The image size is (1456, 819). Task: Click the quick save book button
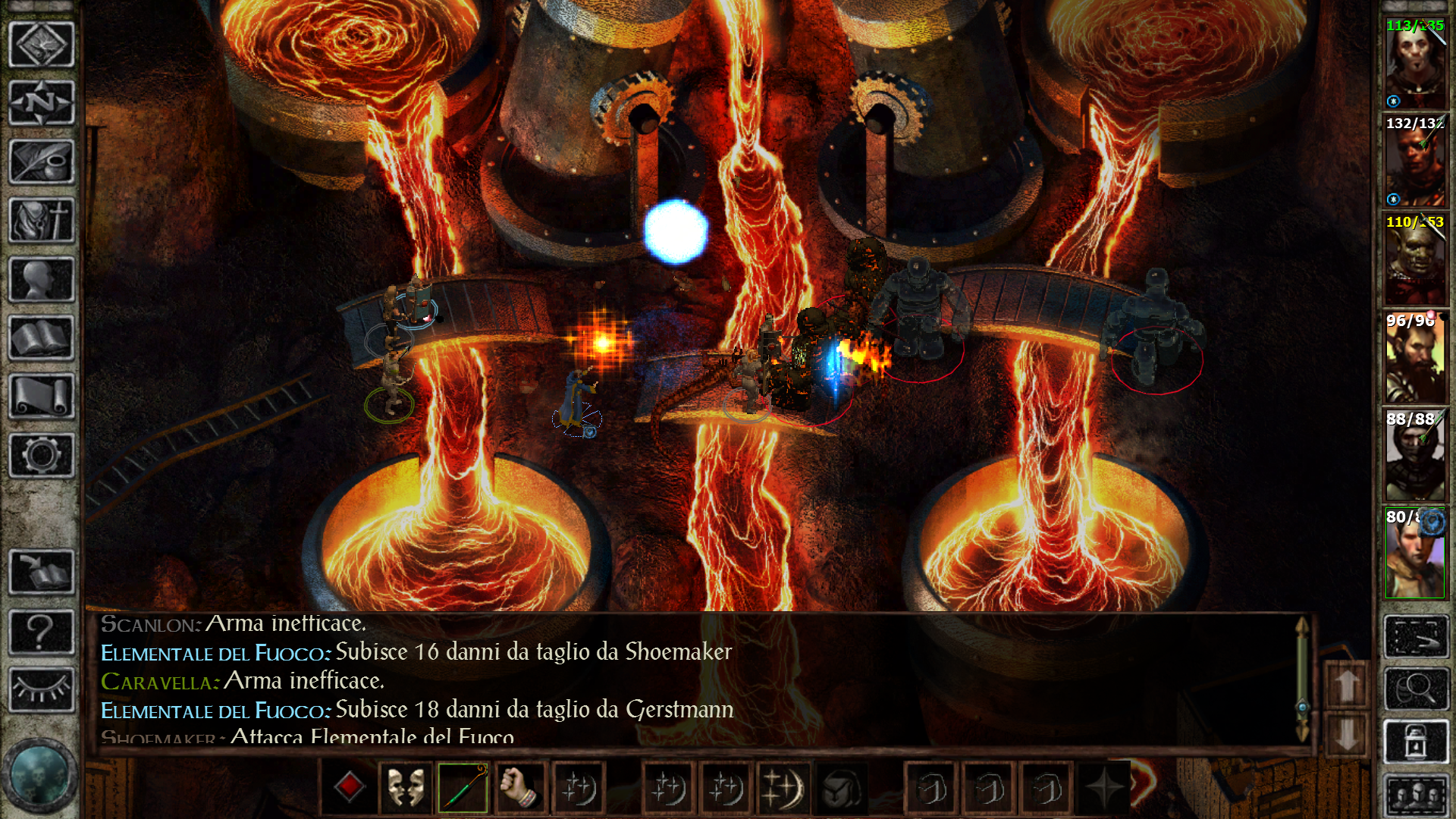41,572
